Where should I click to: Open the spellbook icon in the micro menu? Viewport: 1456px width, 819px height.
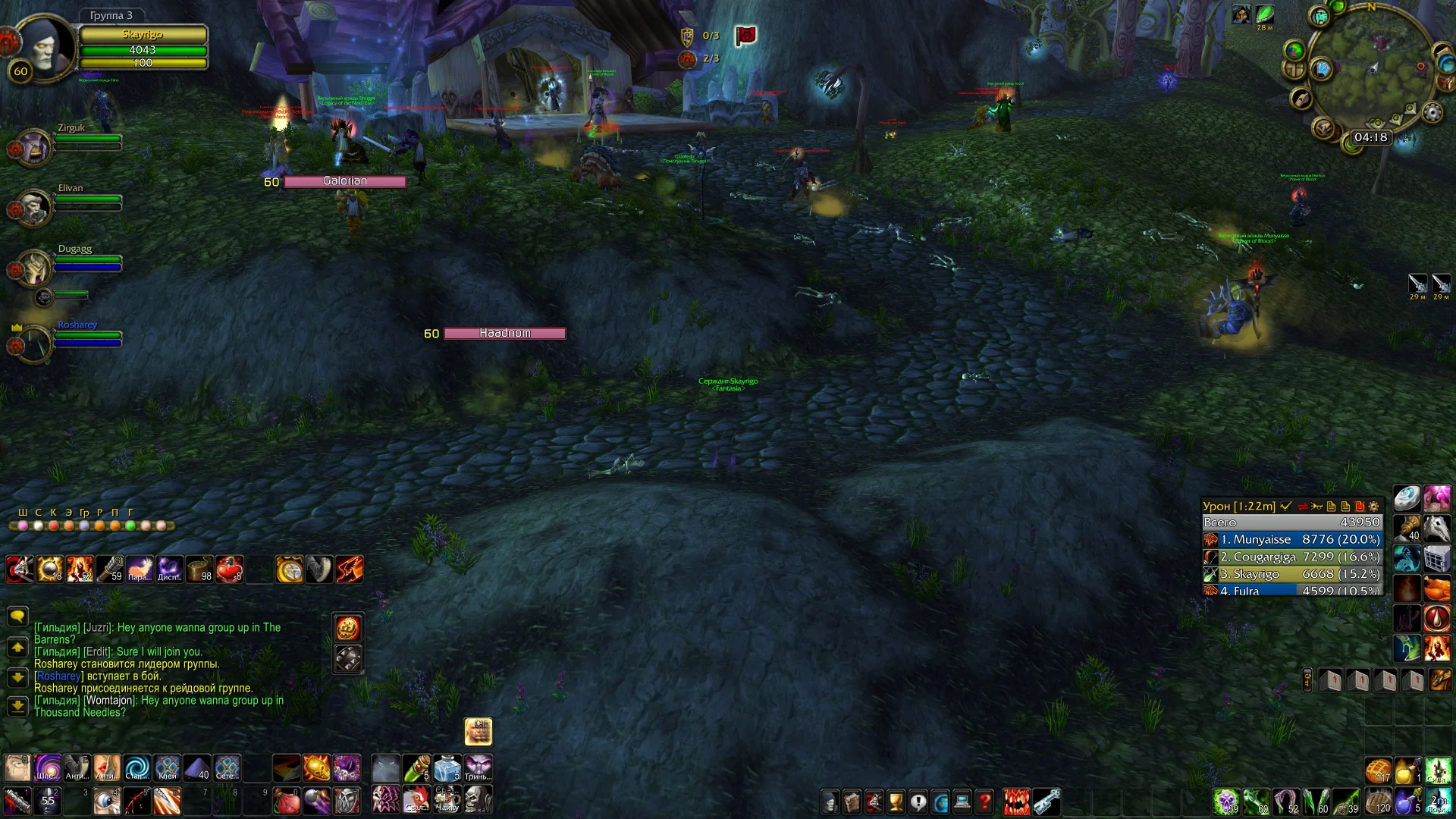[852, 802]
